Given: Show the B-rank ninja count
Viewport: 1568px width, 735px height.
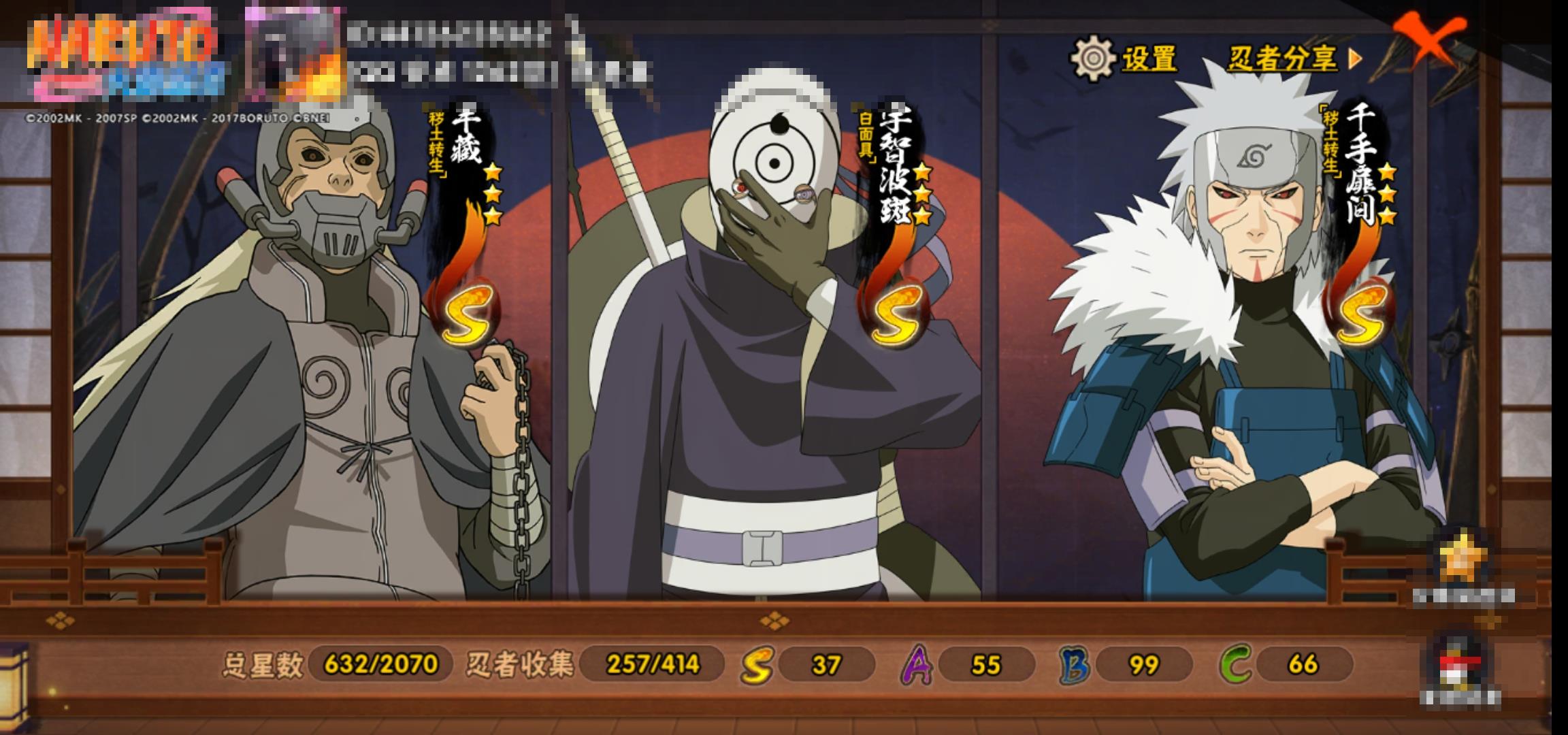Looking at the screenshot, I should point(1126,664).
